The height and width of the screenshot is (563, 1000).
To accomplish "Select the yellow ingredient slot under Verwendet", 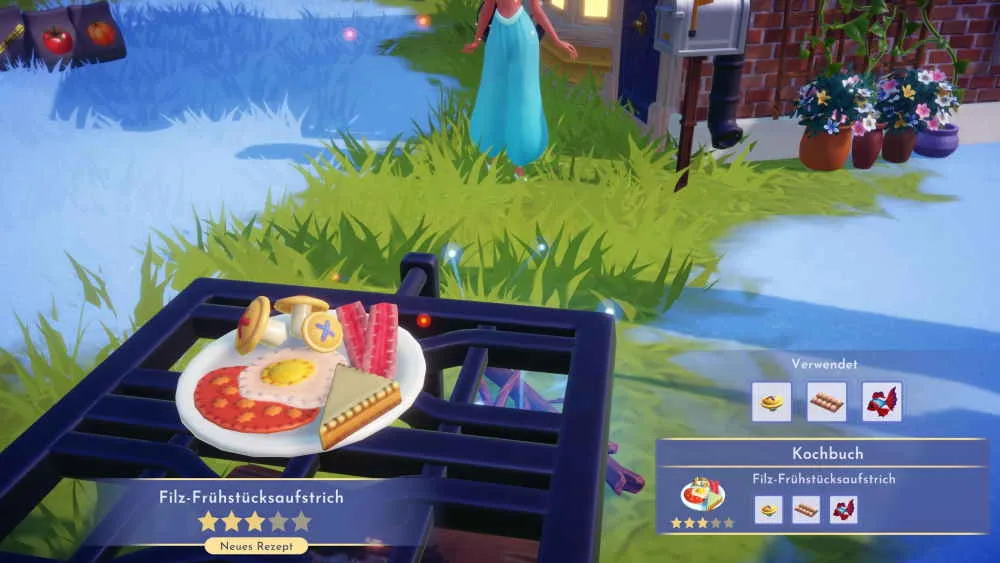I will 771,401.
